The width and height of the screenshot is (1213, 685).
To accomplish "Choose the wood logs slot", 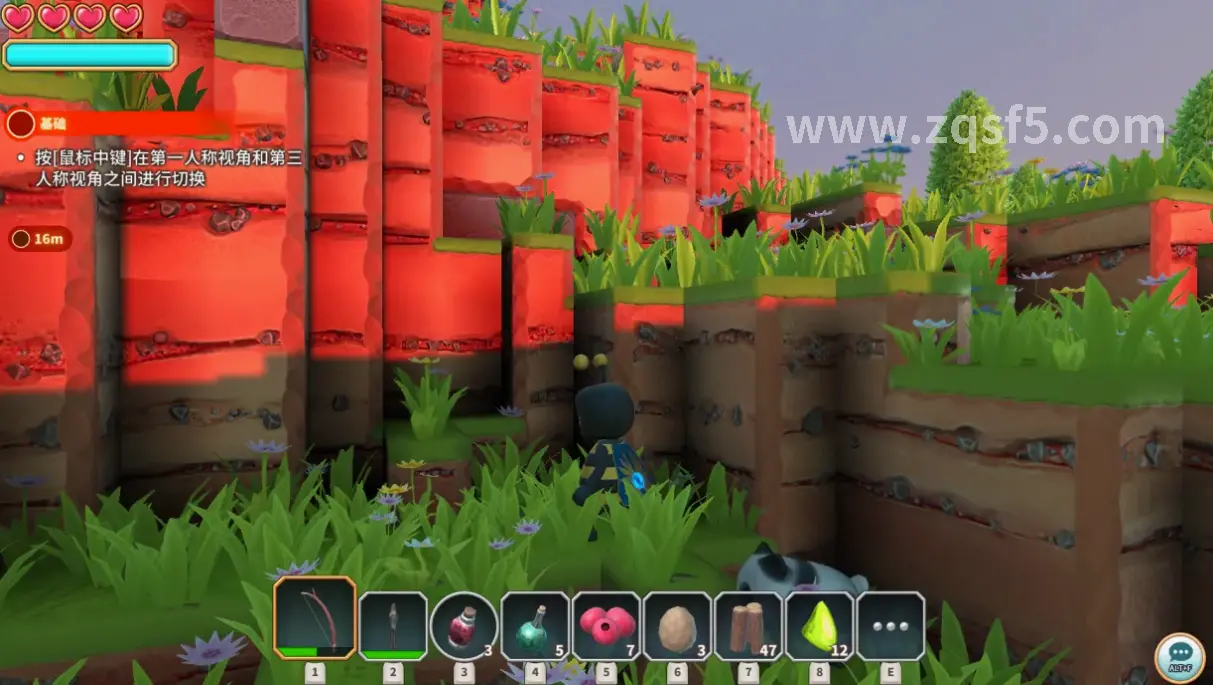I will pos(748,626).
